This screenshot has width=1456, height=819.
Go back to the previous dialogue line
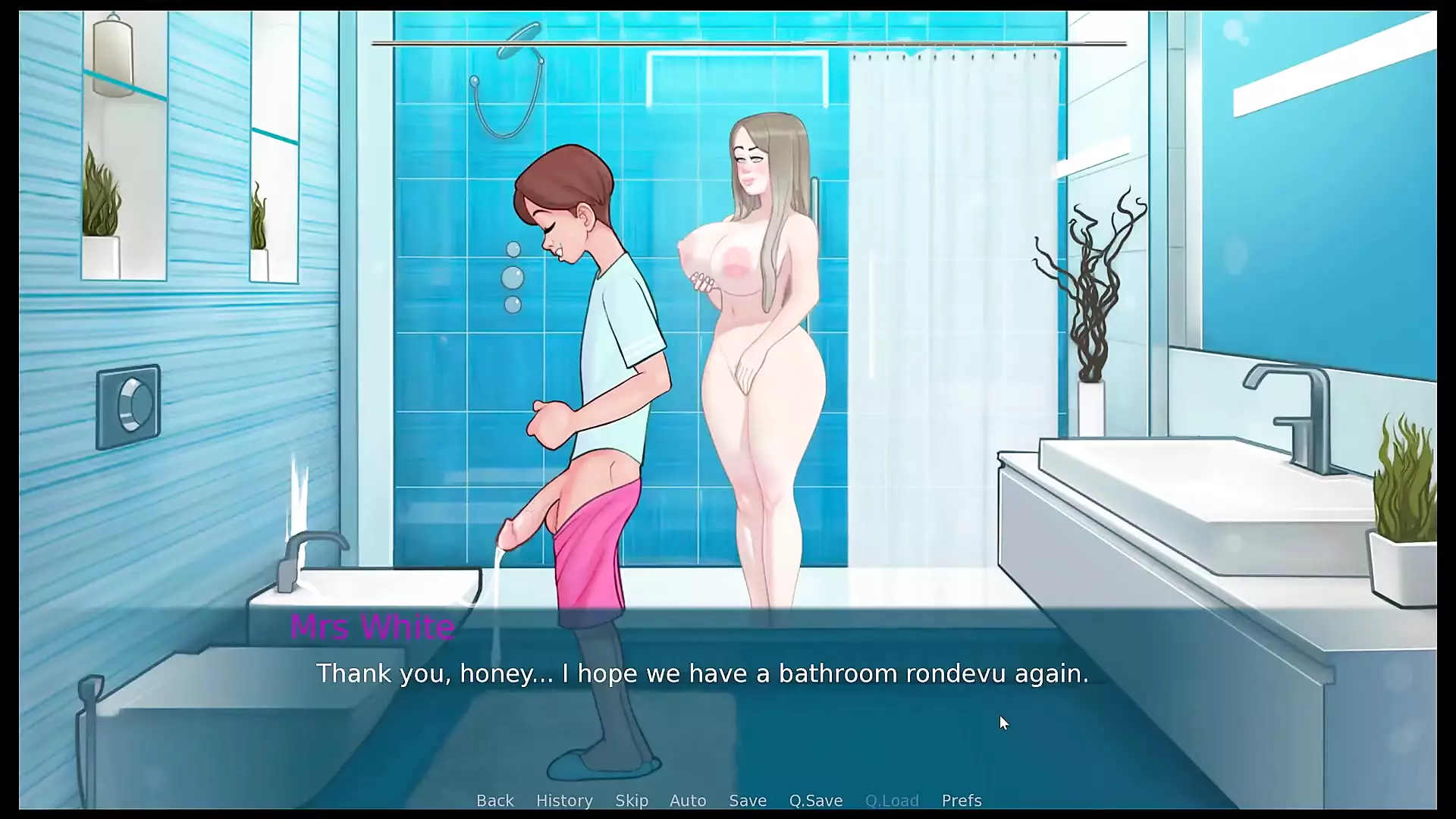click(x=494, y=801)
